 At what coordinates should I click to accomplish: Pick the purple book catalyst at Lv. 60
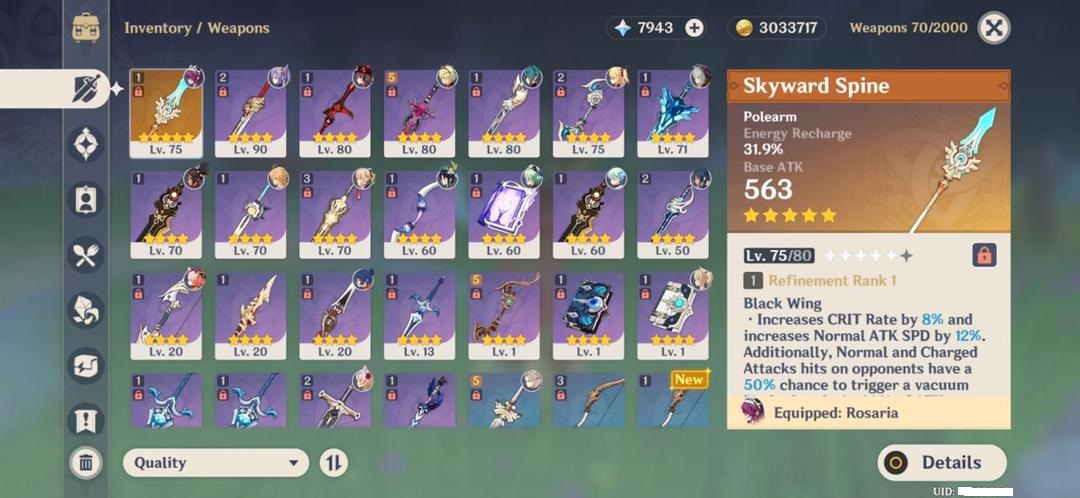(x=504, y=214)
